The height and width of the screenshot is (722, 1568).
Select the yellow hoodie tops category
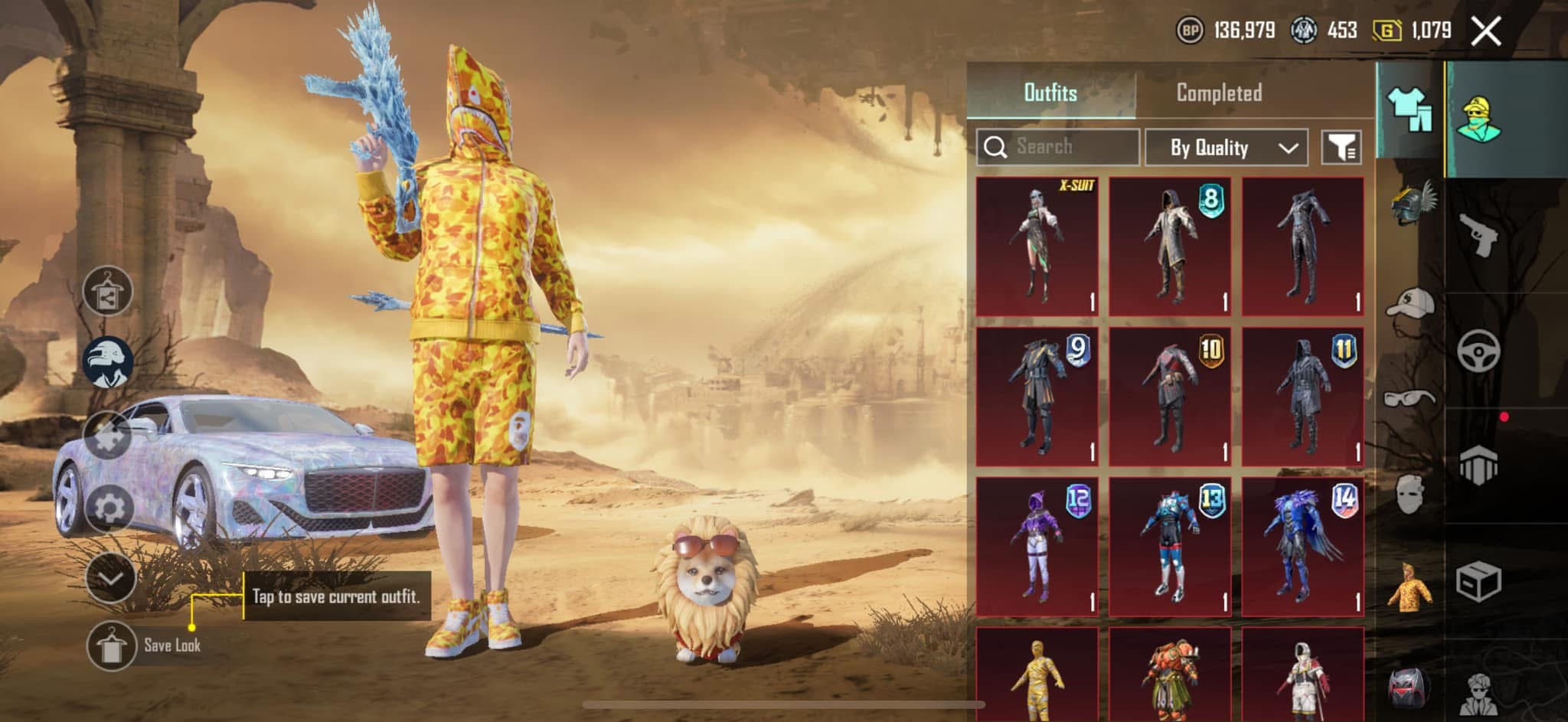tap(1410, 588)
